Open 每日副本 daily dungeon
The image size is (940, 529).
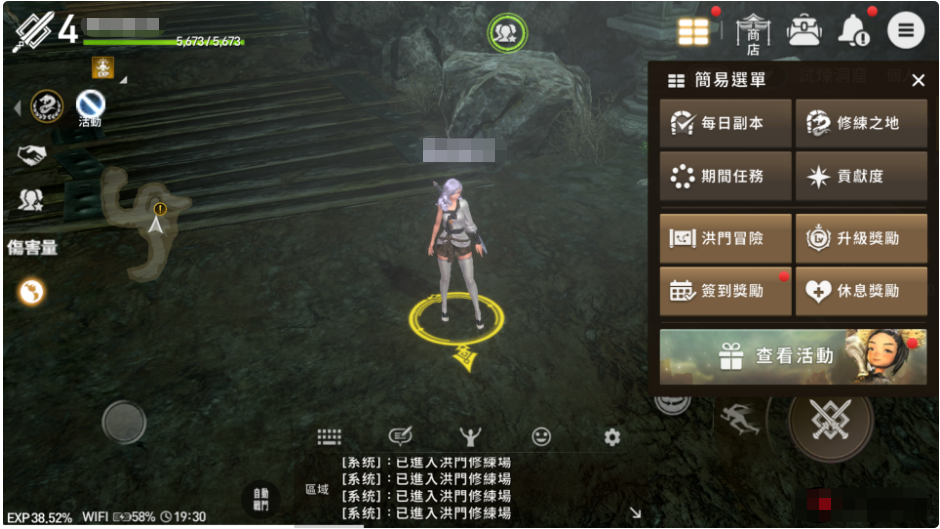pos(725,123)
